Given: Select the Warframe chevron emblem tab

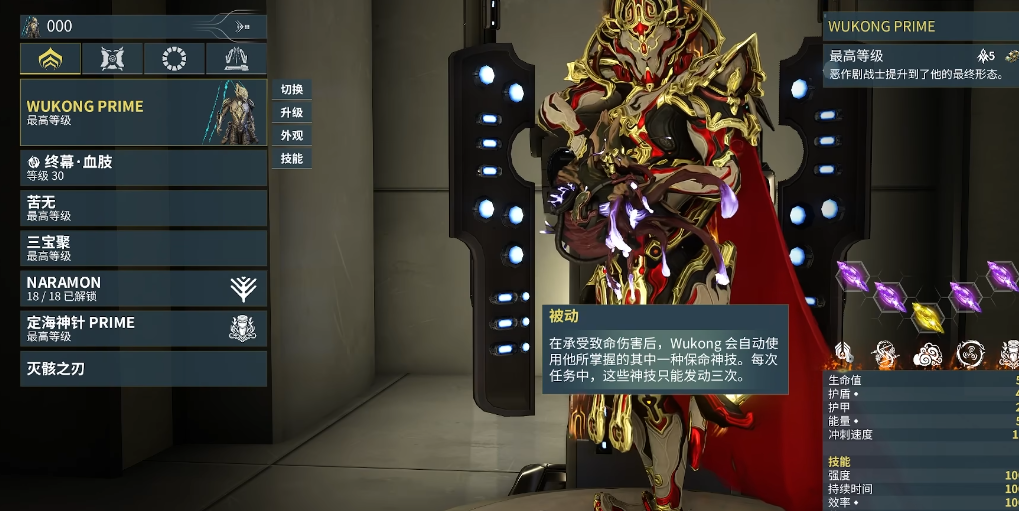Looking at the screenshot, I should pos(51,60).
